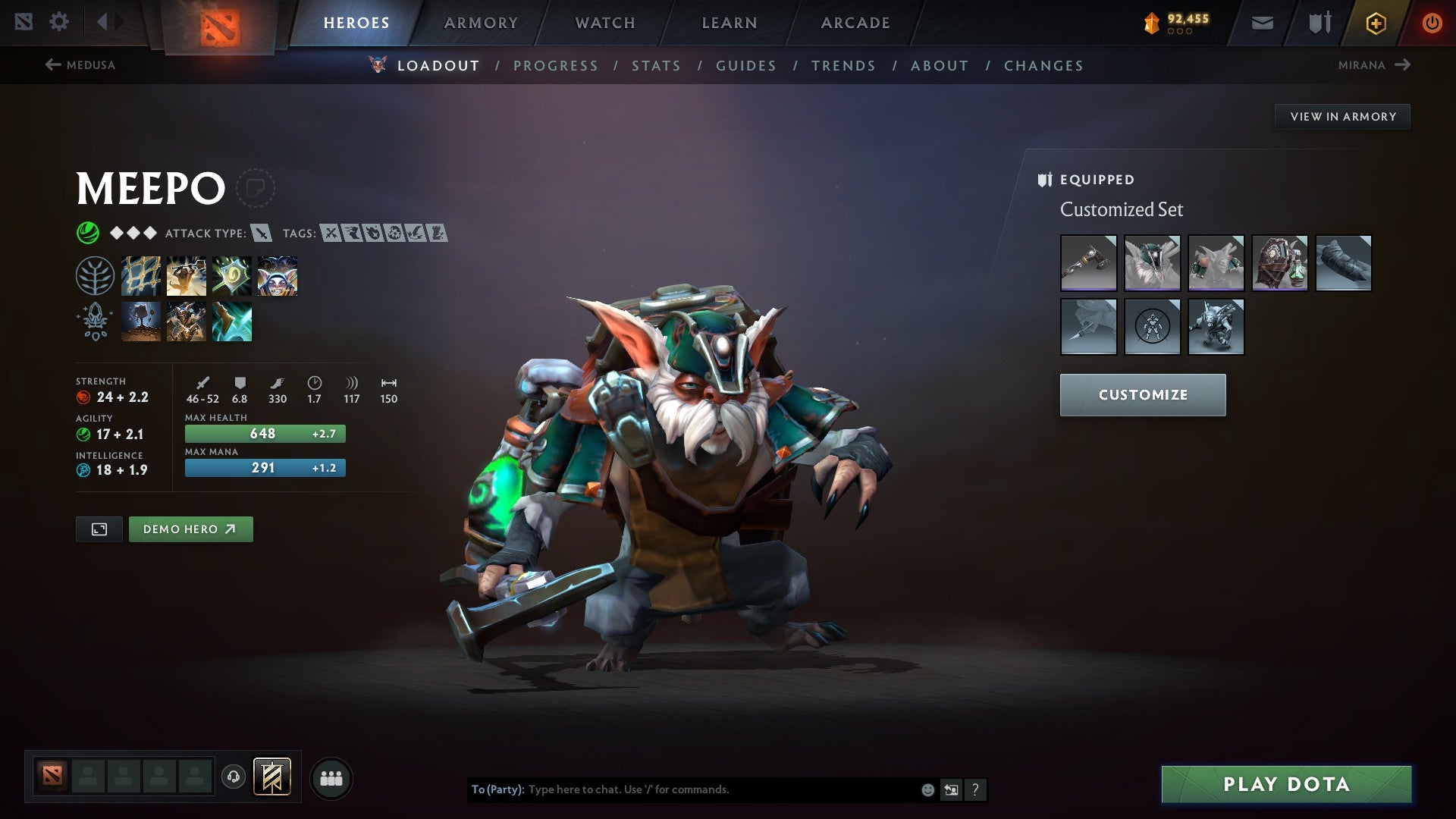
Task: Click the friends list icon at bottom
Action: coord(331,777)
